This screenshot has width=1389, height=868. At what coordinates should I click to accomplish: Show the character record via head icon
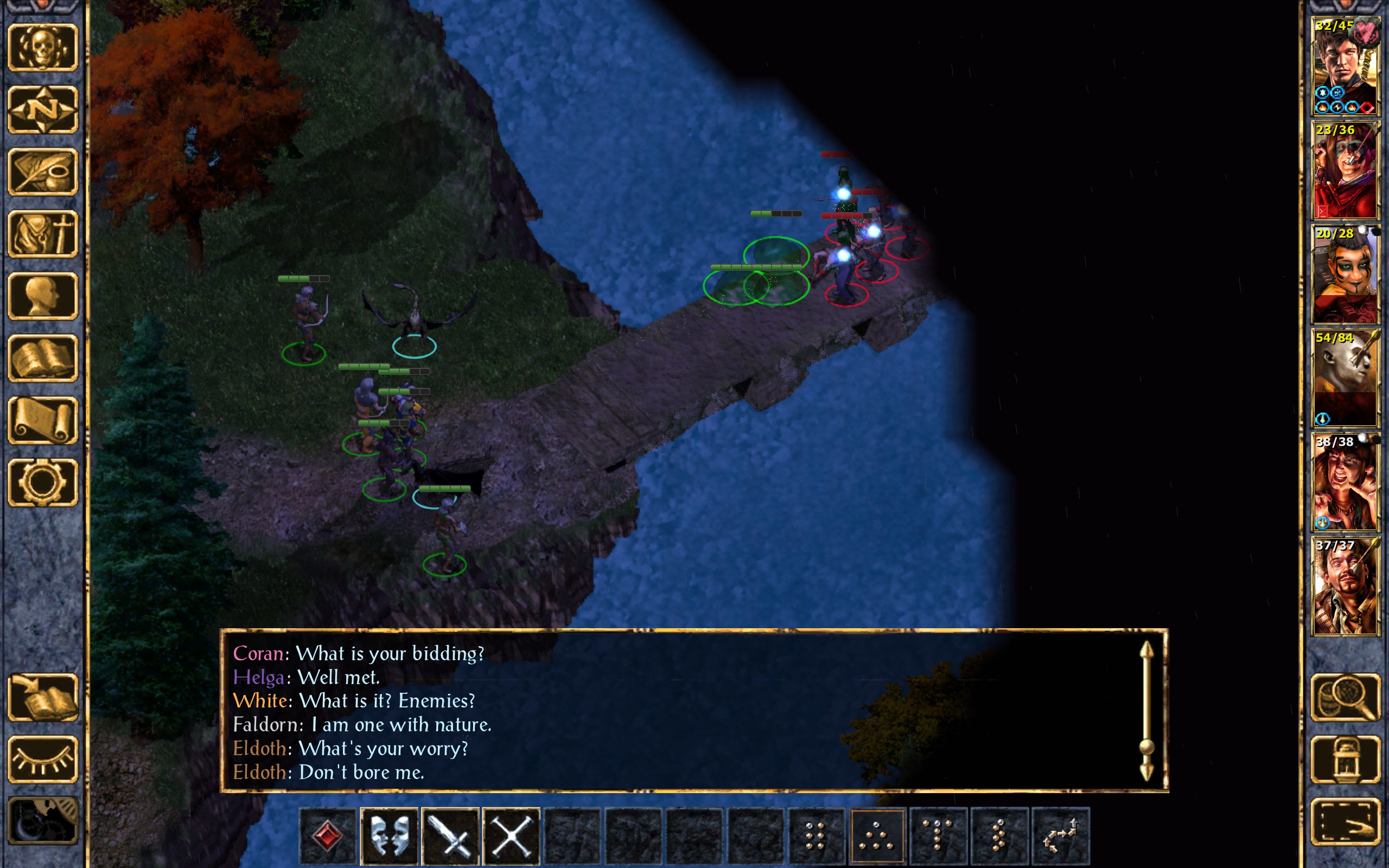pos(43,296)
